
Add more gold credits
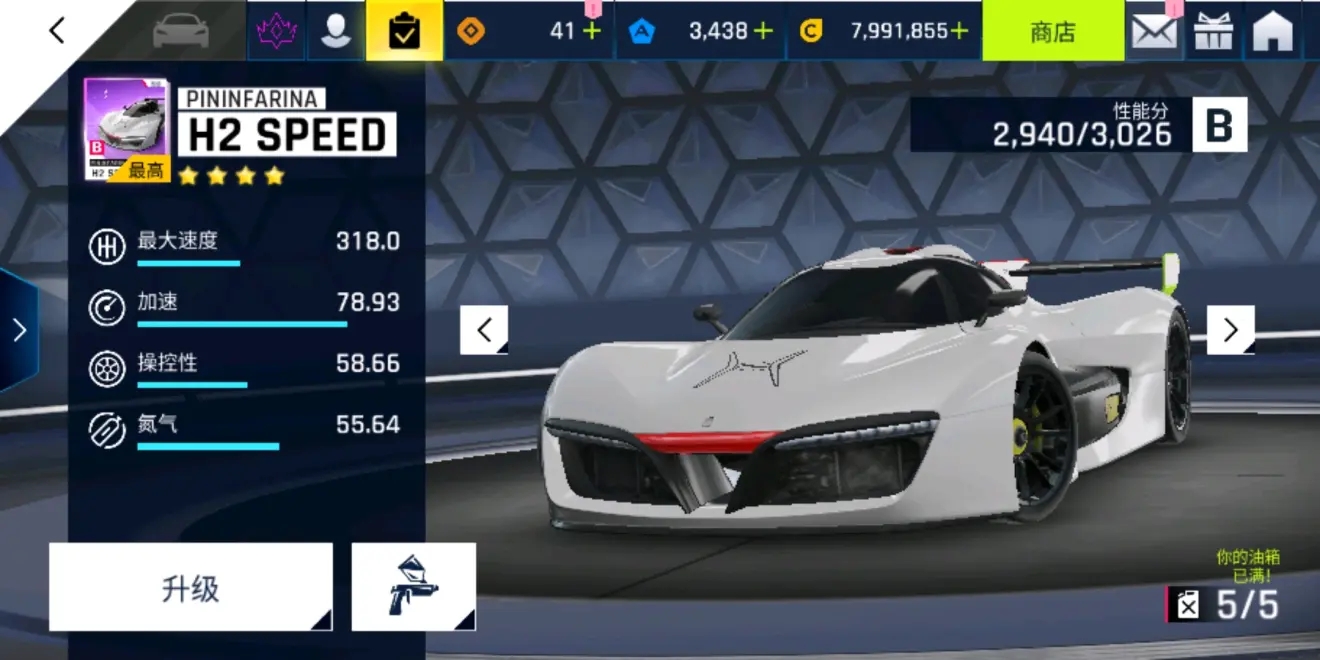click(959, 31)
